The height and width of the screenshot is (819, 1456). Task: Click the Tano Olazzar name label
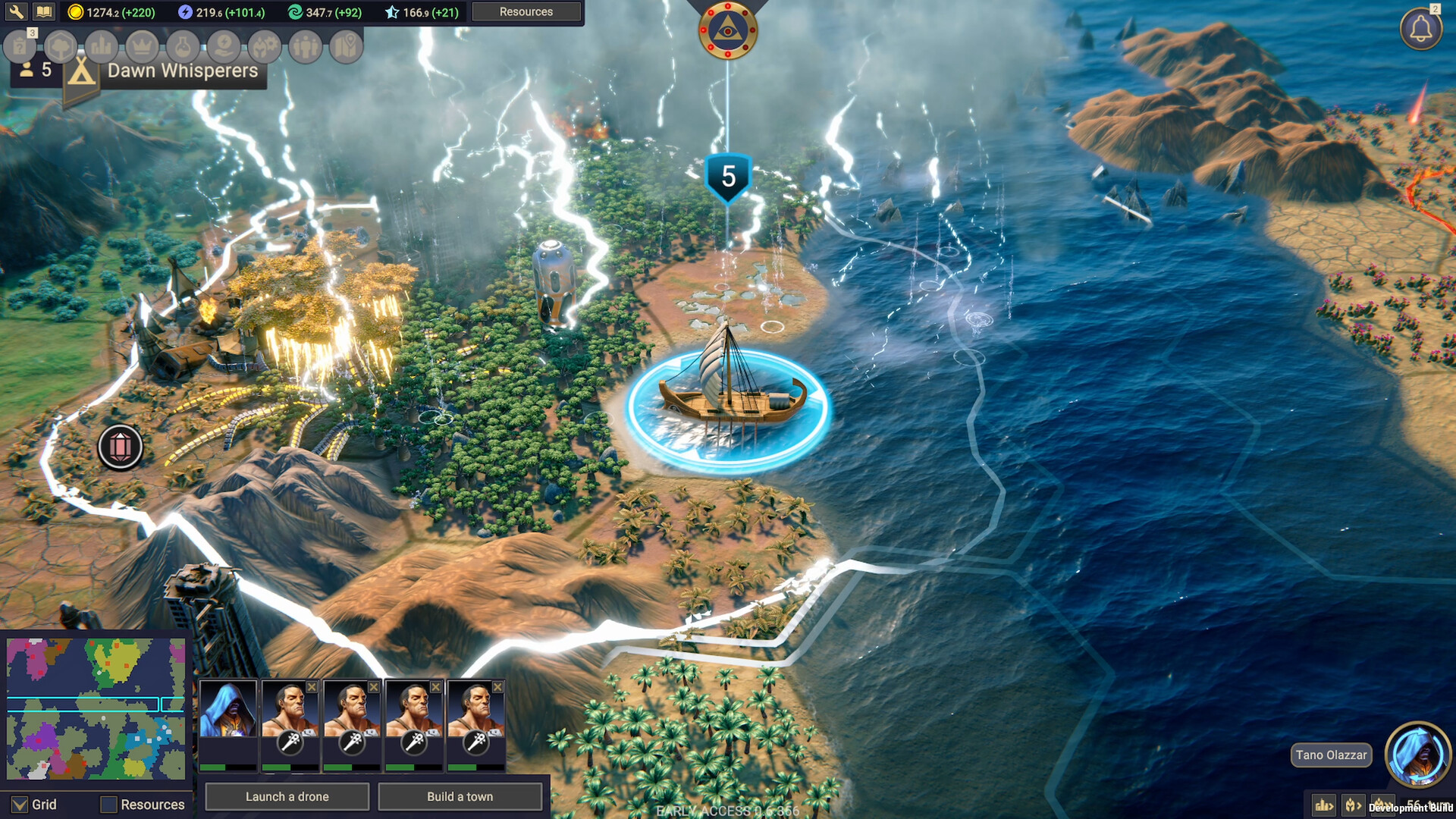(1330, 755)
